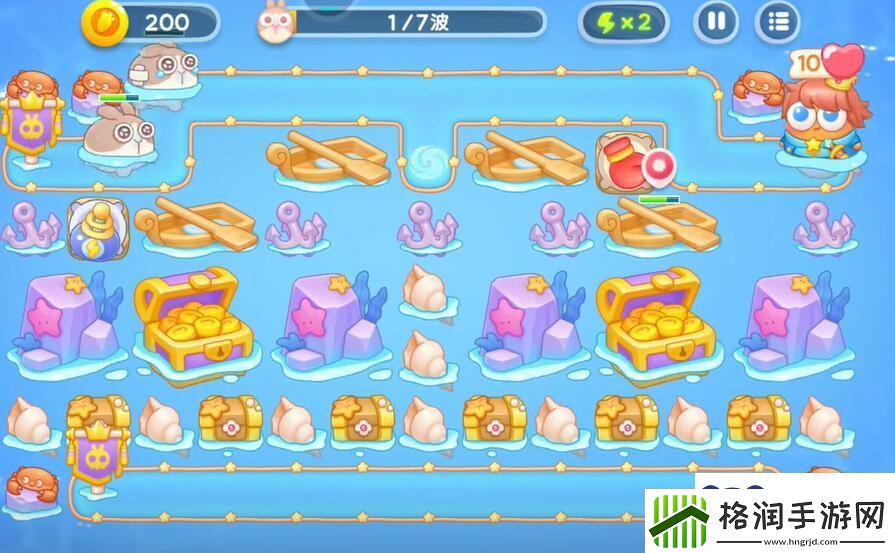Open the list menu button
This screenshot has height=553, width=895.
click(777, 21)
